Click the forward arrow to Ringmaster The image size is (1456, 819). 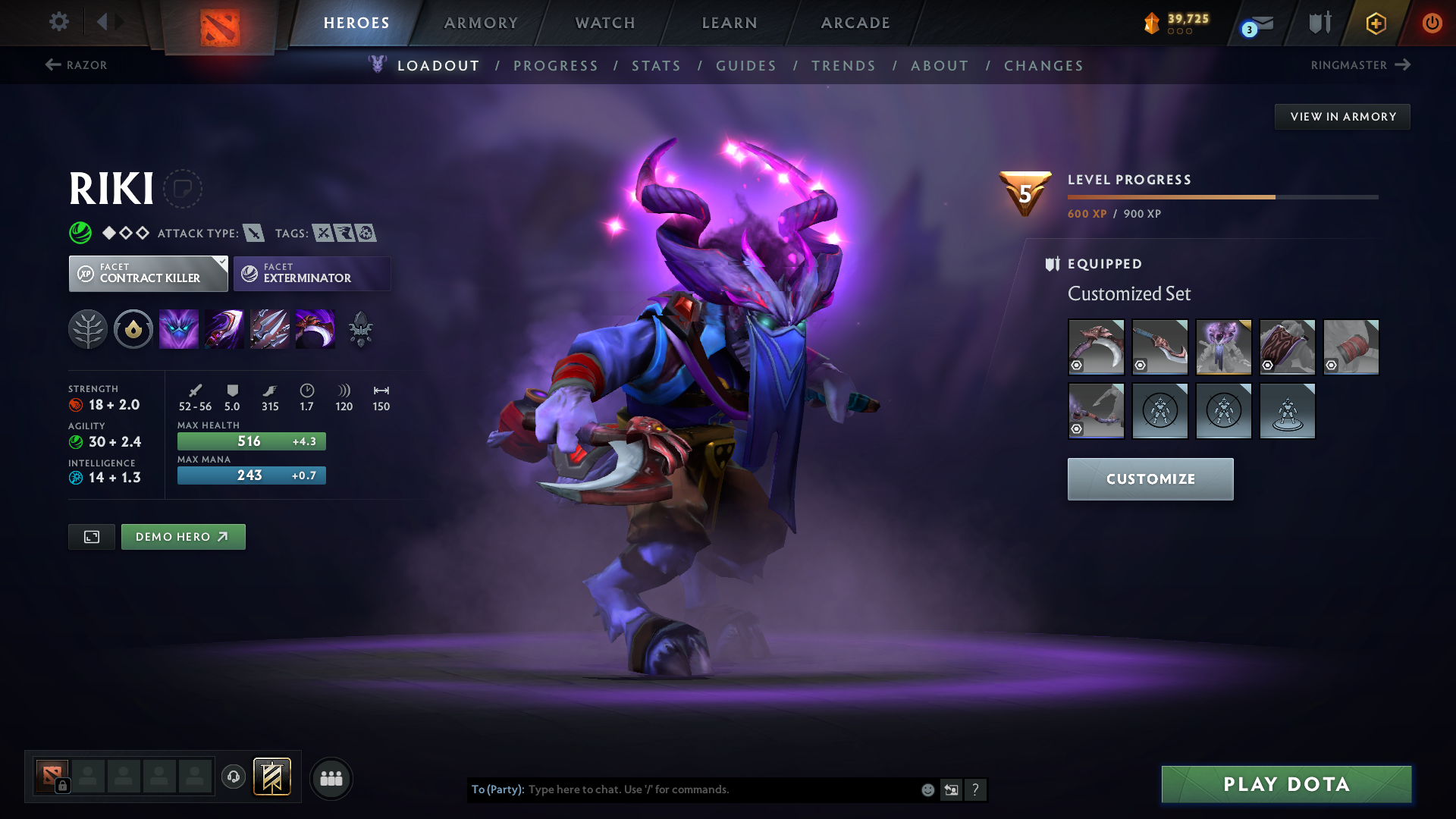[1404, 64]
